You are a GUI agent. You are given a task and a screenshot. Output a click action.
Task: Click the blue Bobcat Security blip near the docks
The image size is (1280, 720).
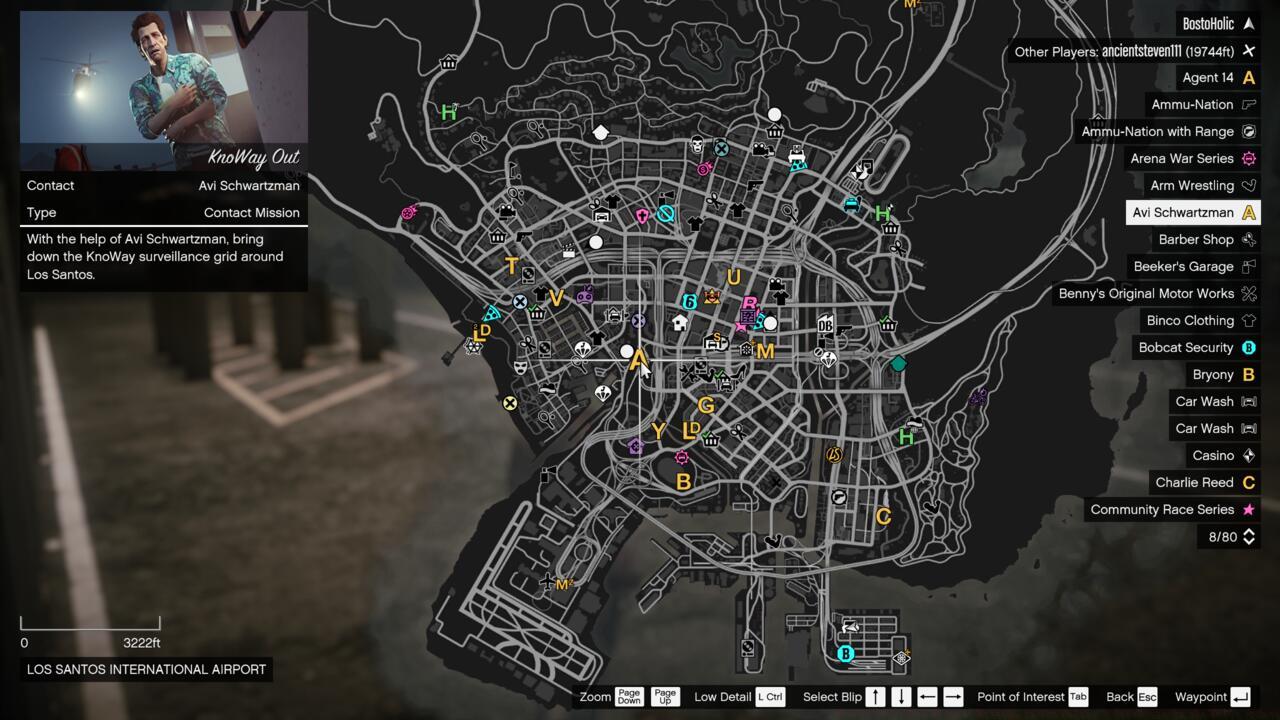[x=845, y=653]
